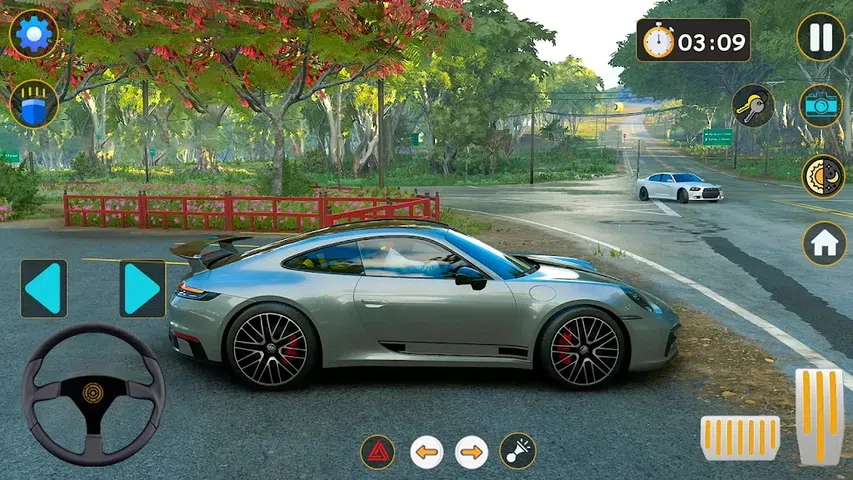853x480 pixels.
Task: Hit the brake pedal
Action: click(x=740, y=438)
